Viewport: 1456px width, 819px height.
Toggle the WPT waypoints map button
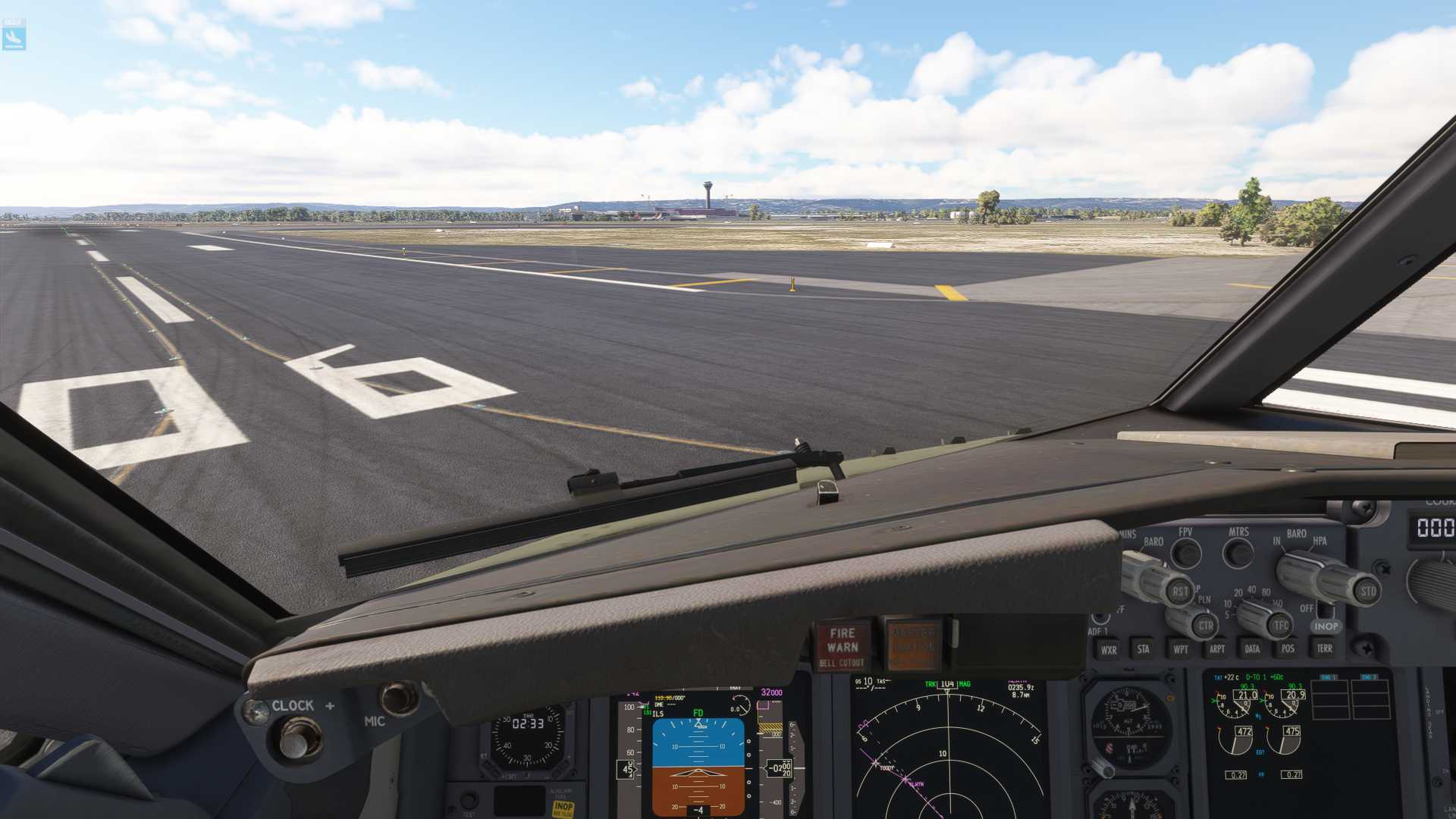click(1181, 649)
